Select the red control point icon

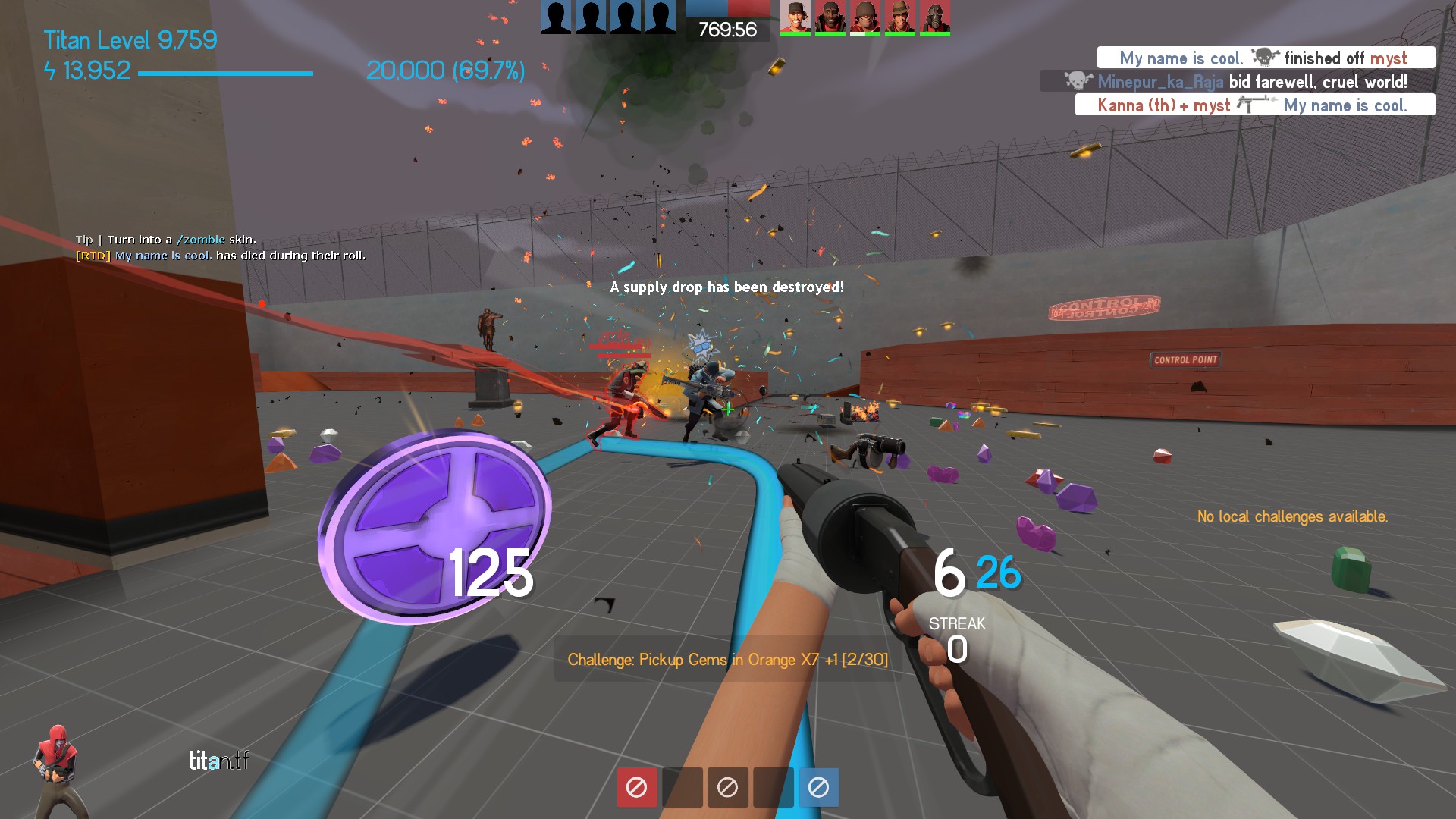coord(636,787)
